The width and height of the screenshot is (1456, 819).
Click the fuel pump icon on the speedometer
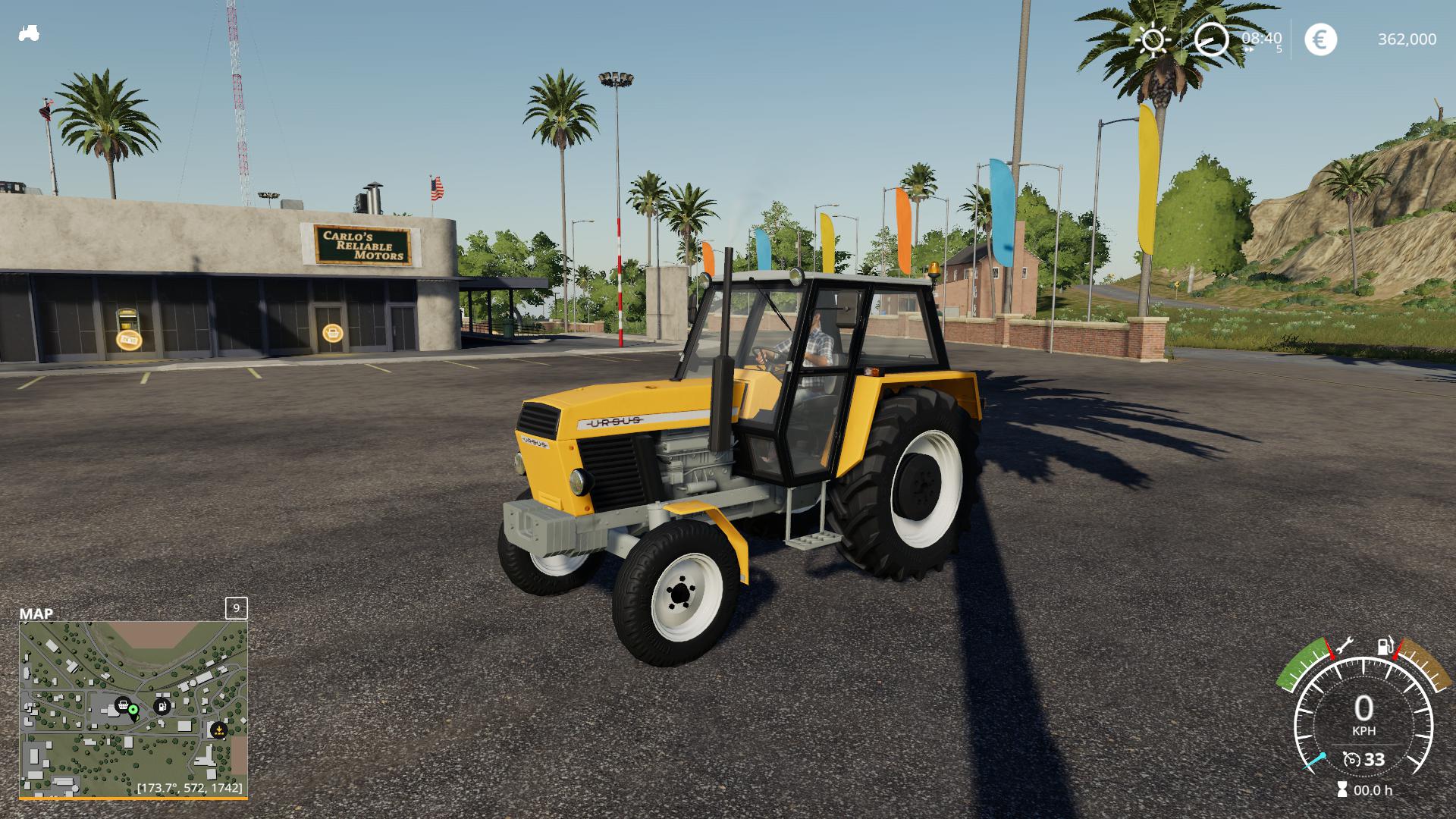tap(1385, 647)
